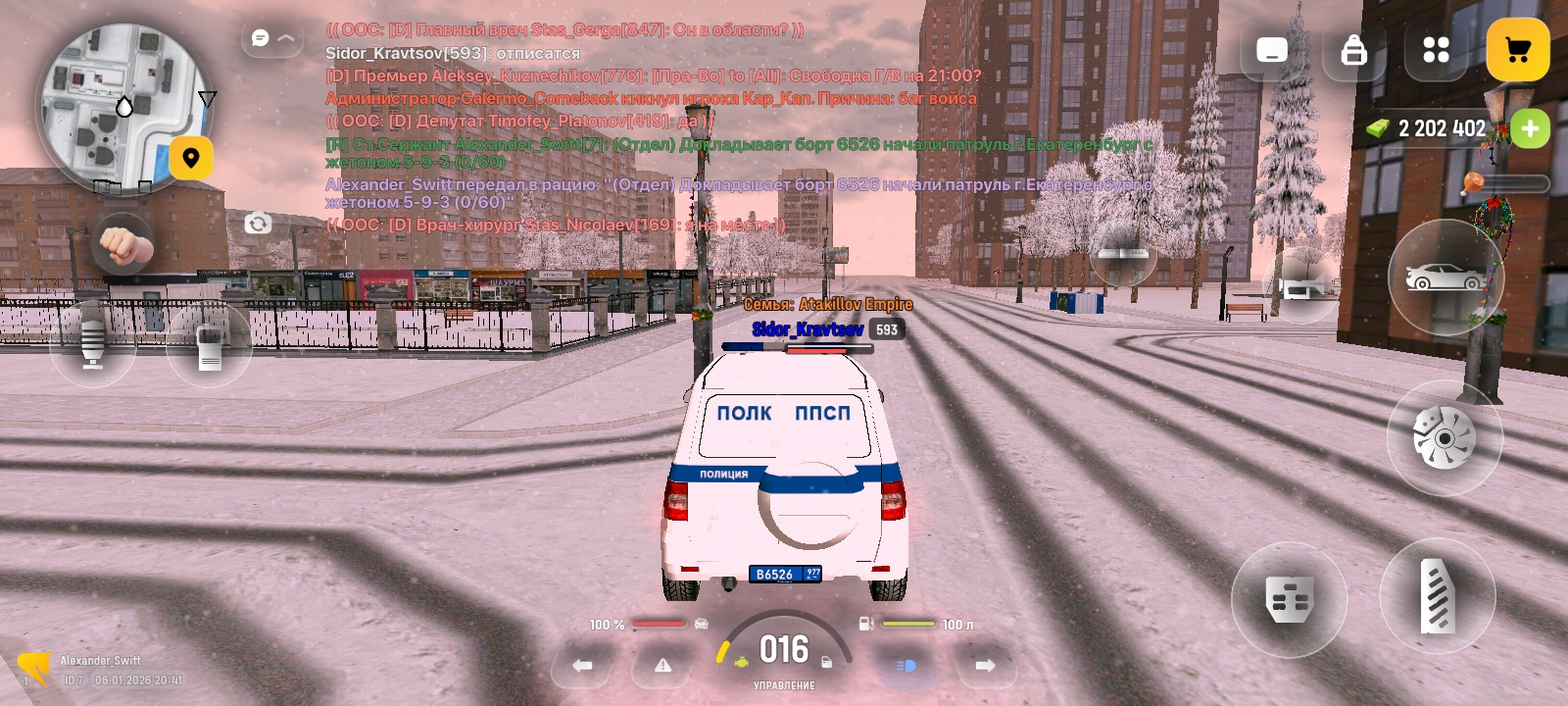Image resolution: width=1568 pixels, height=706 pixels.
Task: Open the phone icon in top bar
Action: pyautogui.click(x=1272, y=50)
